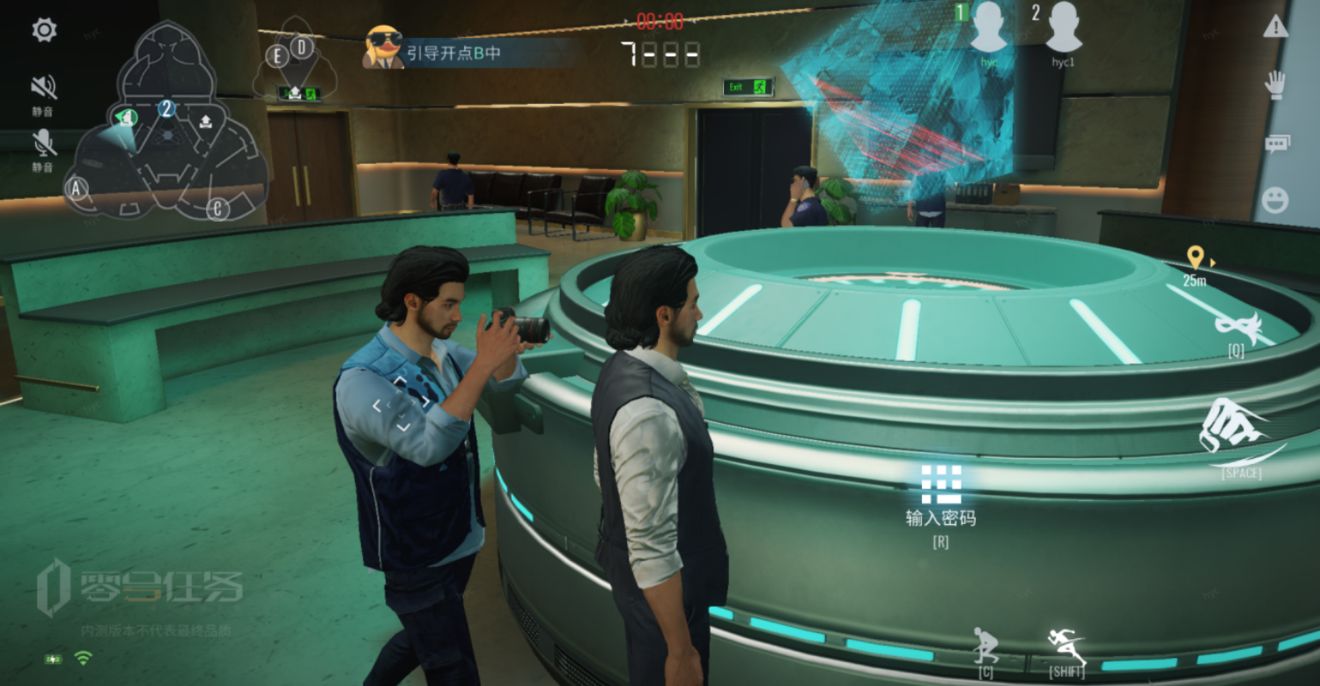Screen dimensions: 1320x686
Task: Select player 1 hyc avatar
Action: pyautogui.click(x=989, y=28)
